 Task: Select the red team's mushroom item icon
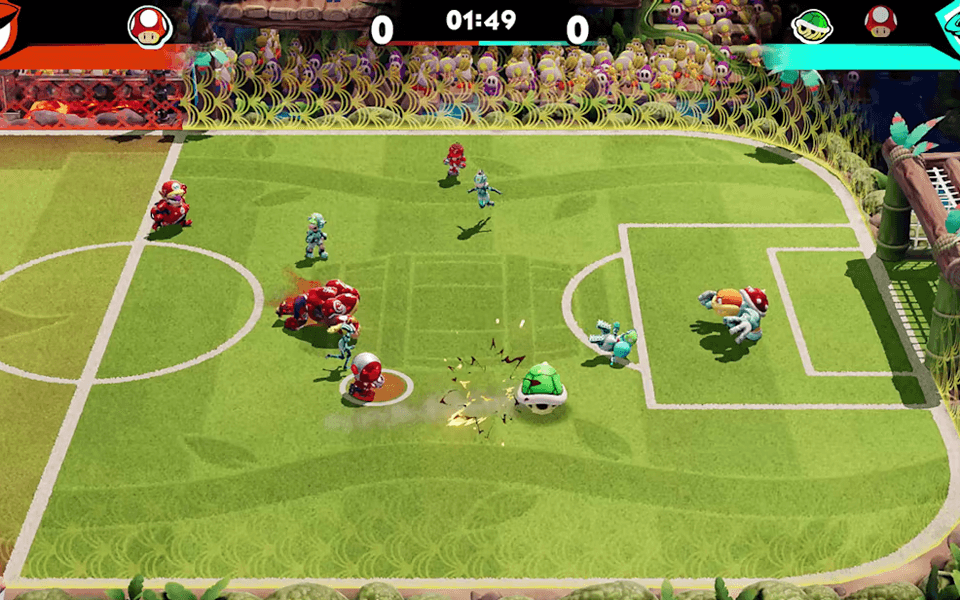click(150, 25)
